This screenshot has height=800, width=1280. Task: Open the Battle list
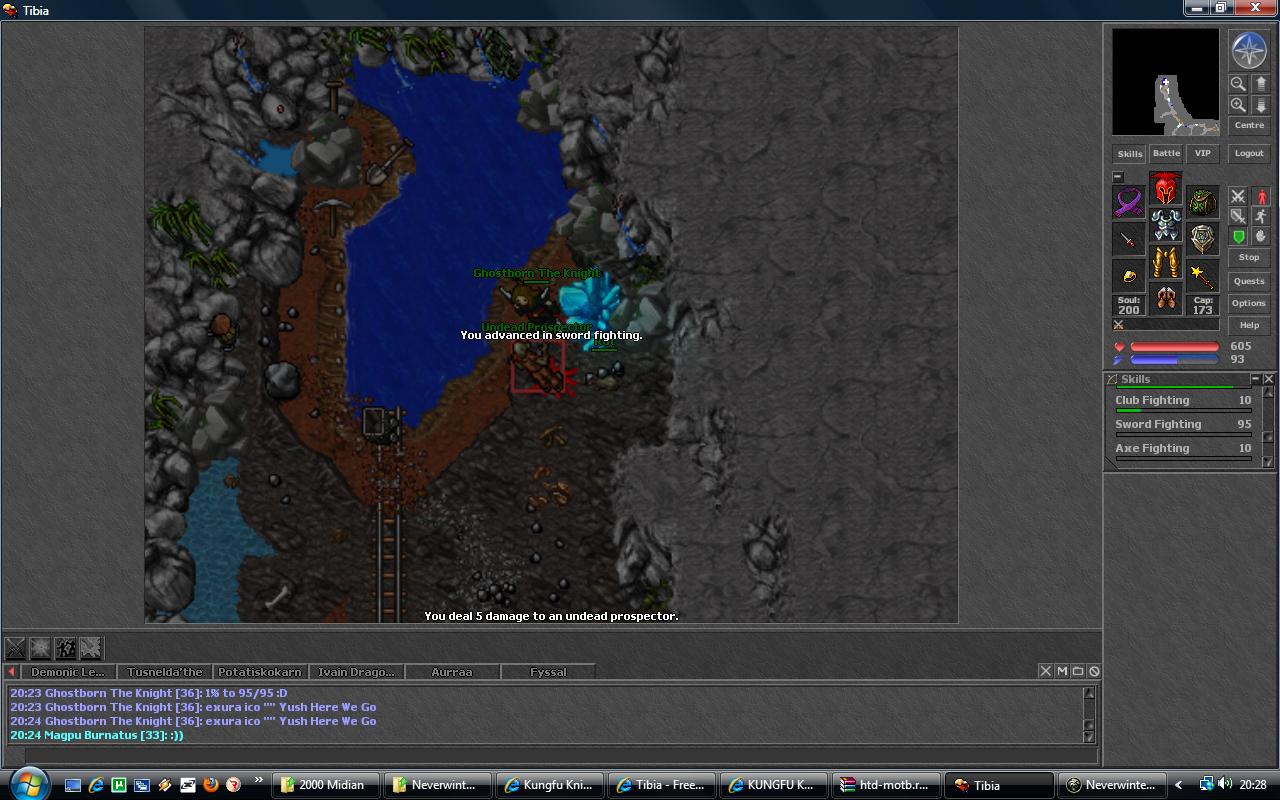[1166, 154]
